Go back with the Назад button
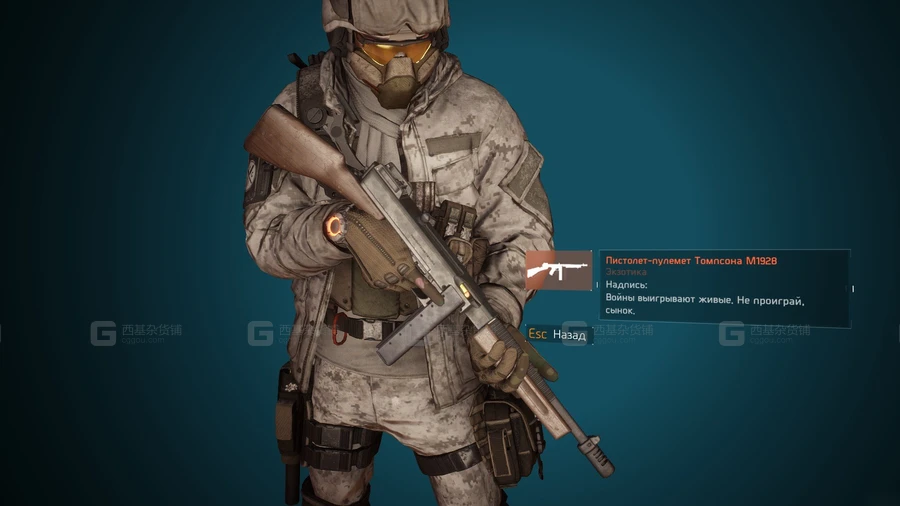This screenshot has width=900, height=506. [x=558, y=335]
